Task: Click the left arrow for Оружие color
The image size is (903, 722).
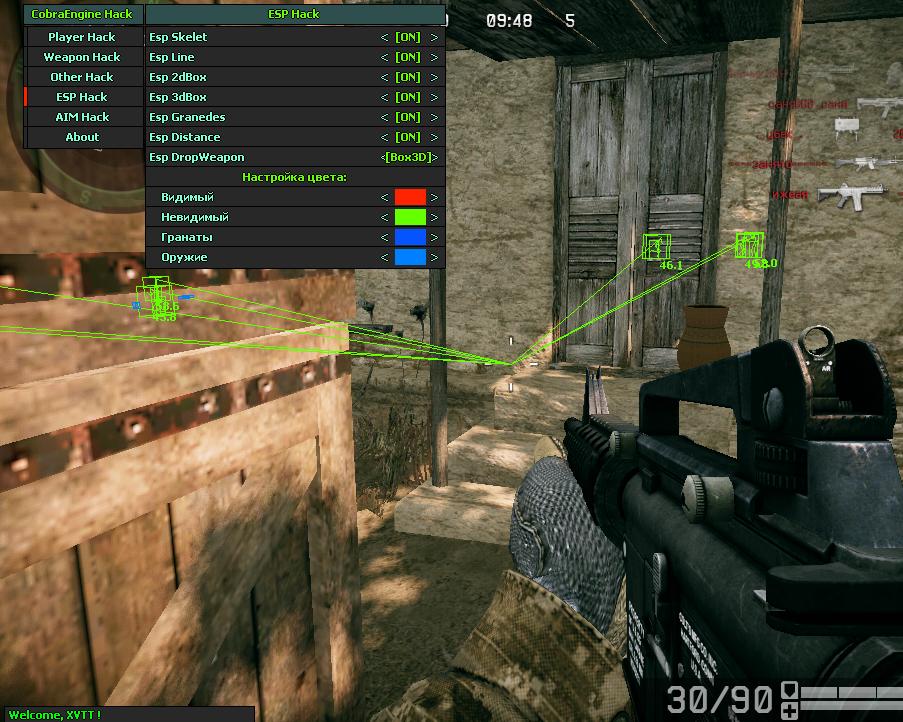Action: pyautogui.click(x=385, y=257)
